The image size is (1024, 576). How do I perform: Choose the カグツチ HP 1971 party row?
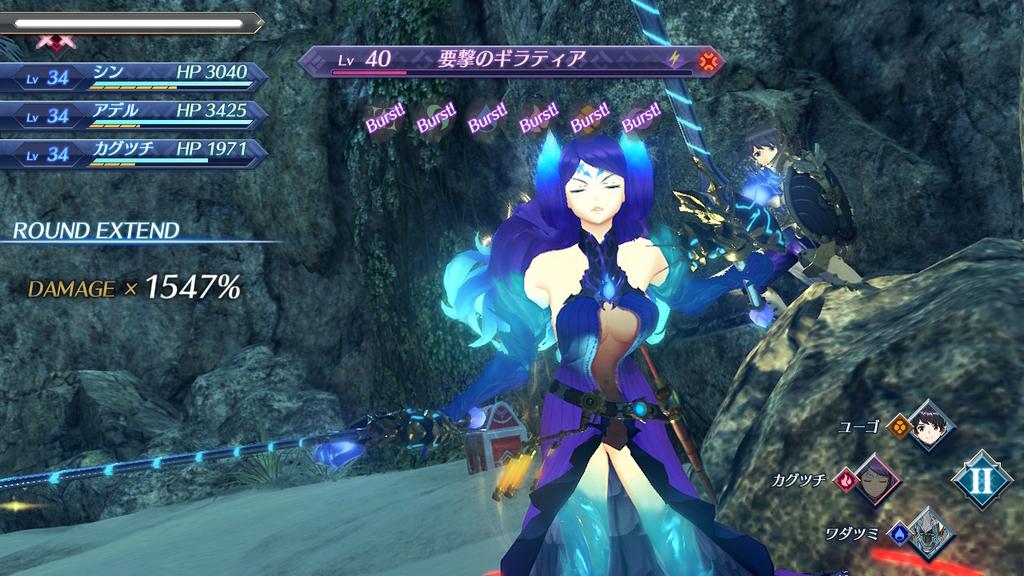pyautogui.click(x=134, y=153)
